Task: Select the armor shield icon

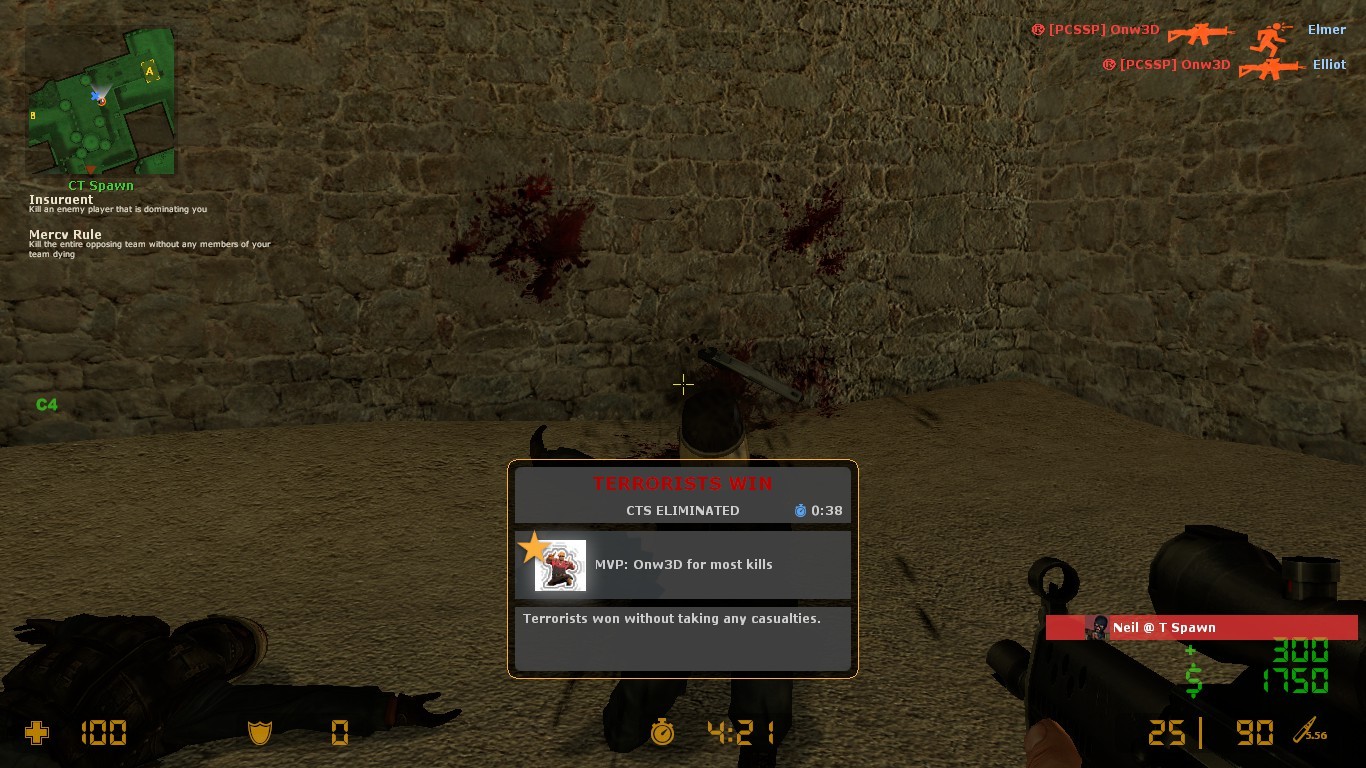Action: tap(260, 734)
